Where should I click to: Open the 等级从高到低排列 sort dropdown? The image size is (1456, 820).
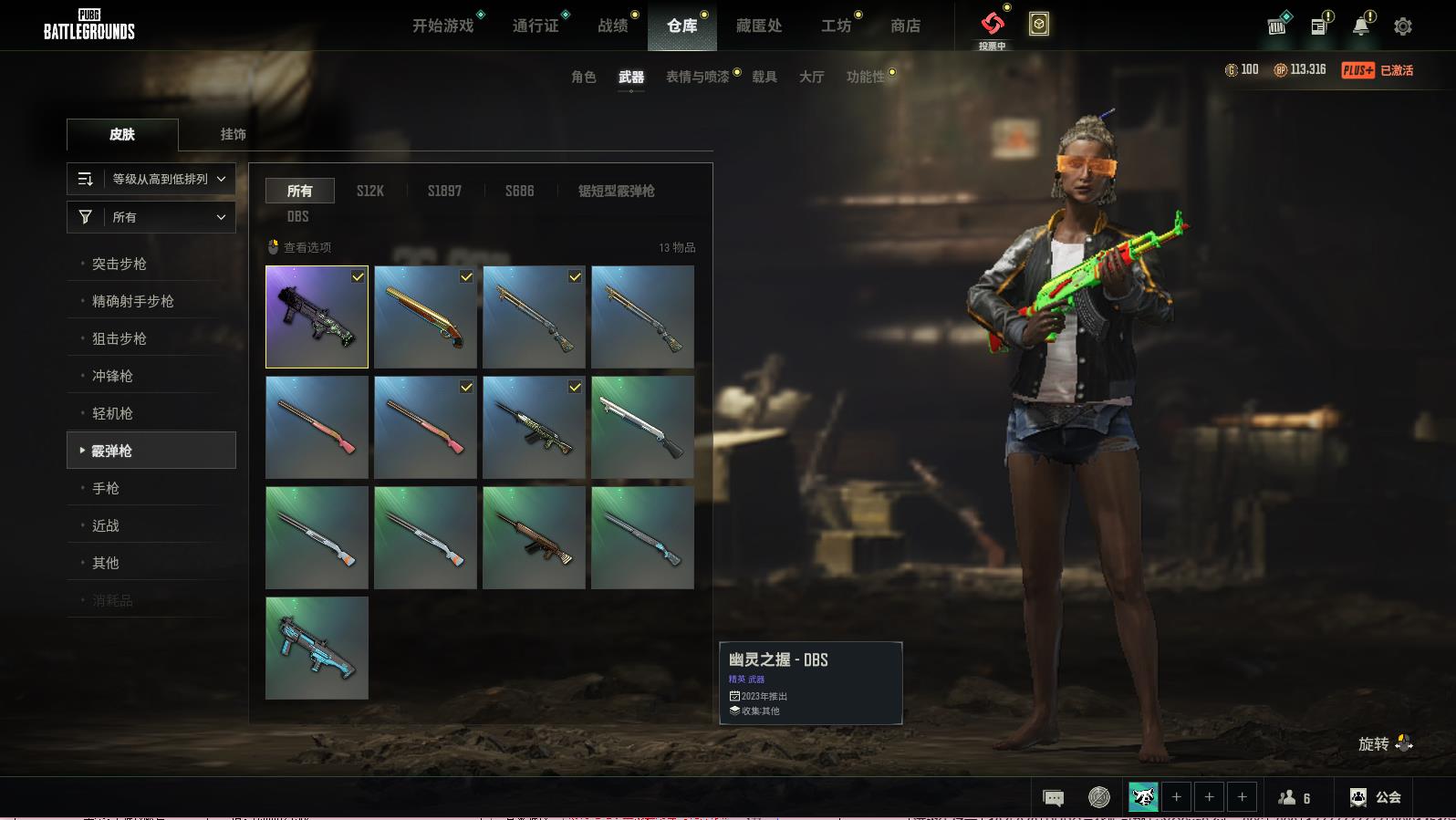[151, 179]
